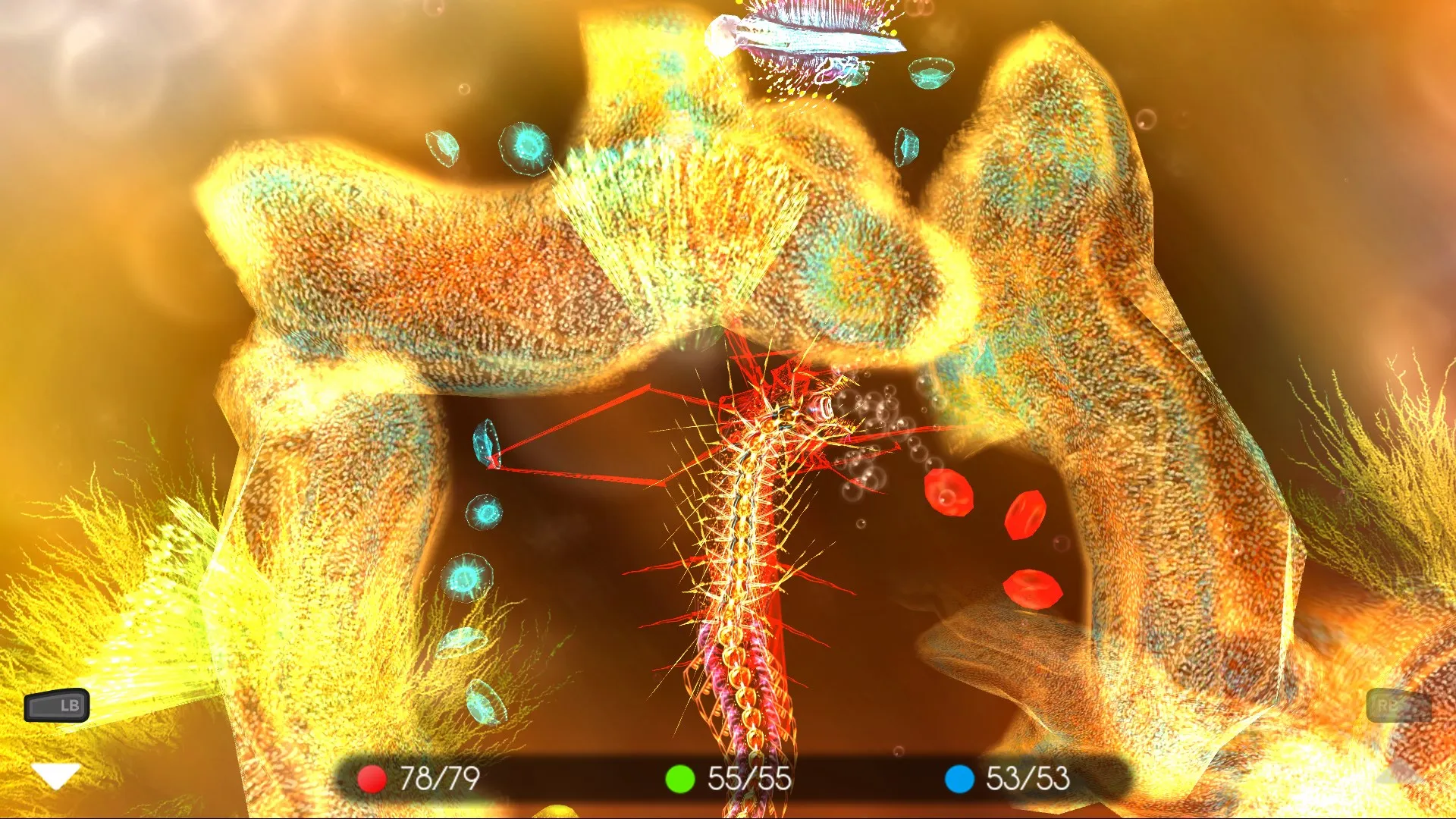Click the player's spiky red organism
Screen dimensions: 1456x819
[x=758, y=455]
